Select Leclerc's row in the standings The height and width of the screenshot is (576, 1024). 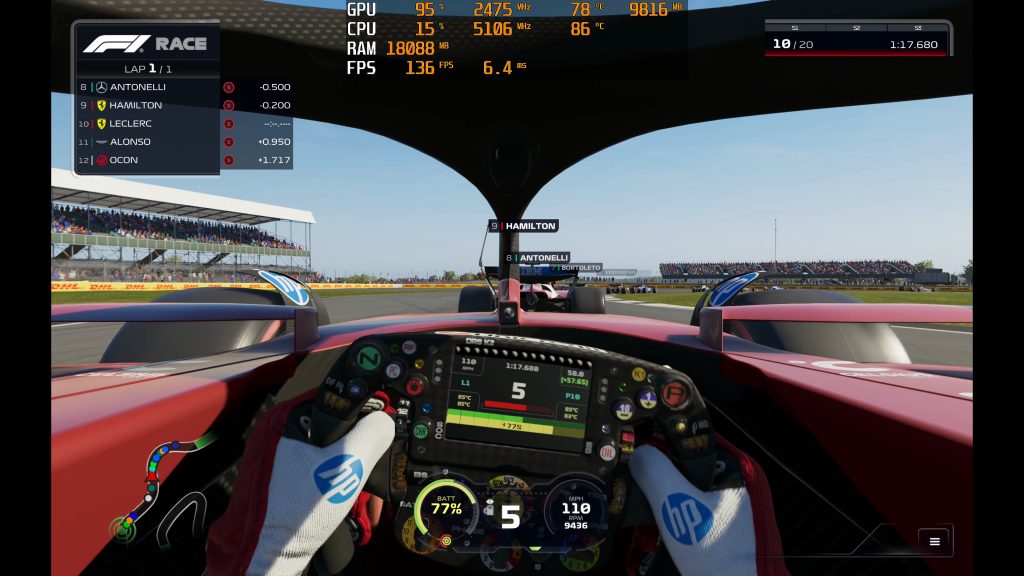(x=148, y=124)
